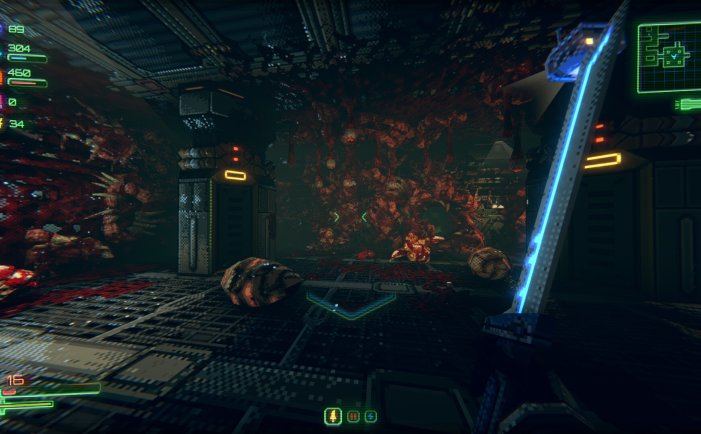The height and width of the screenshot is (434, 701).
Task: Toggle the blue lightning hardware icon
Action: point(371,416)
